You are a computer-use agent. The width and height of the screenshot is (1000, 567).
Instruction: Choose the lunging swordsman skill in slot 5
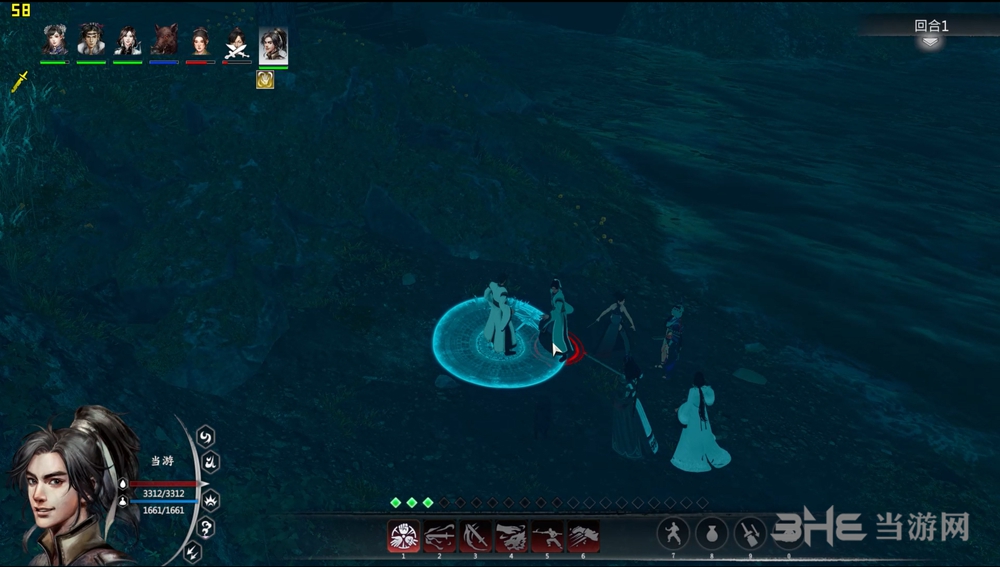[547, 537]
